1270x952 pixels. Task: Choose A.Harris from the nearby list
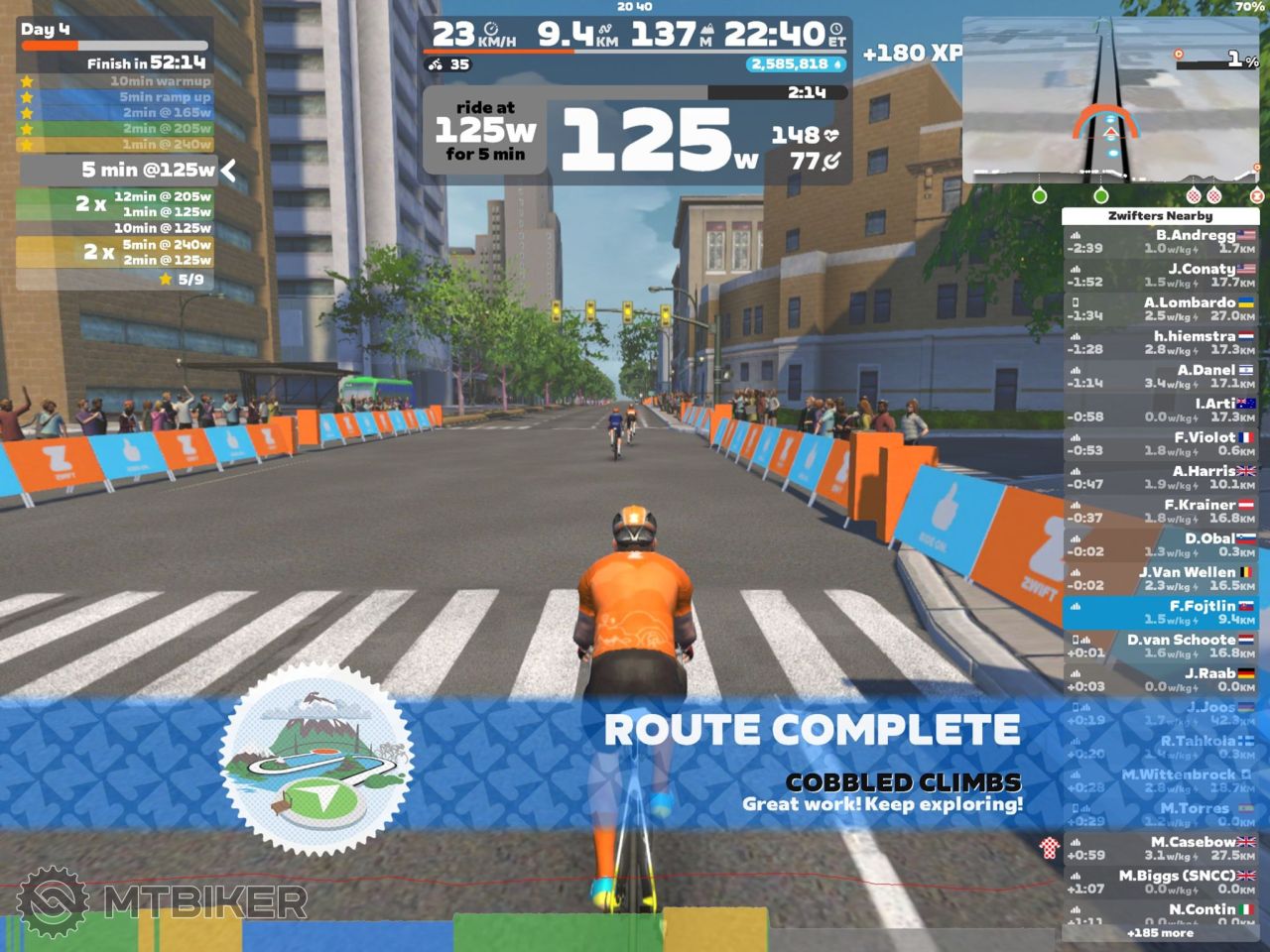pos(1161,478)
